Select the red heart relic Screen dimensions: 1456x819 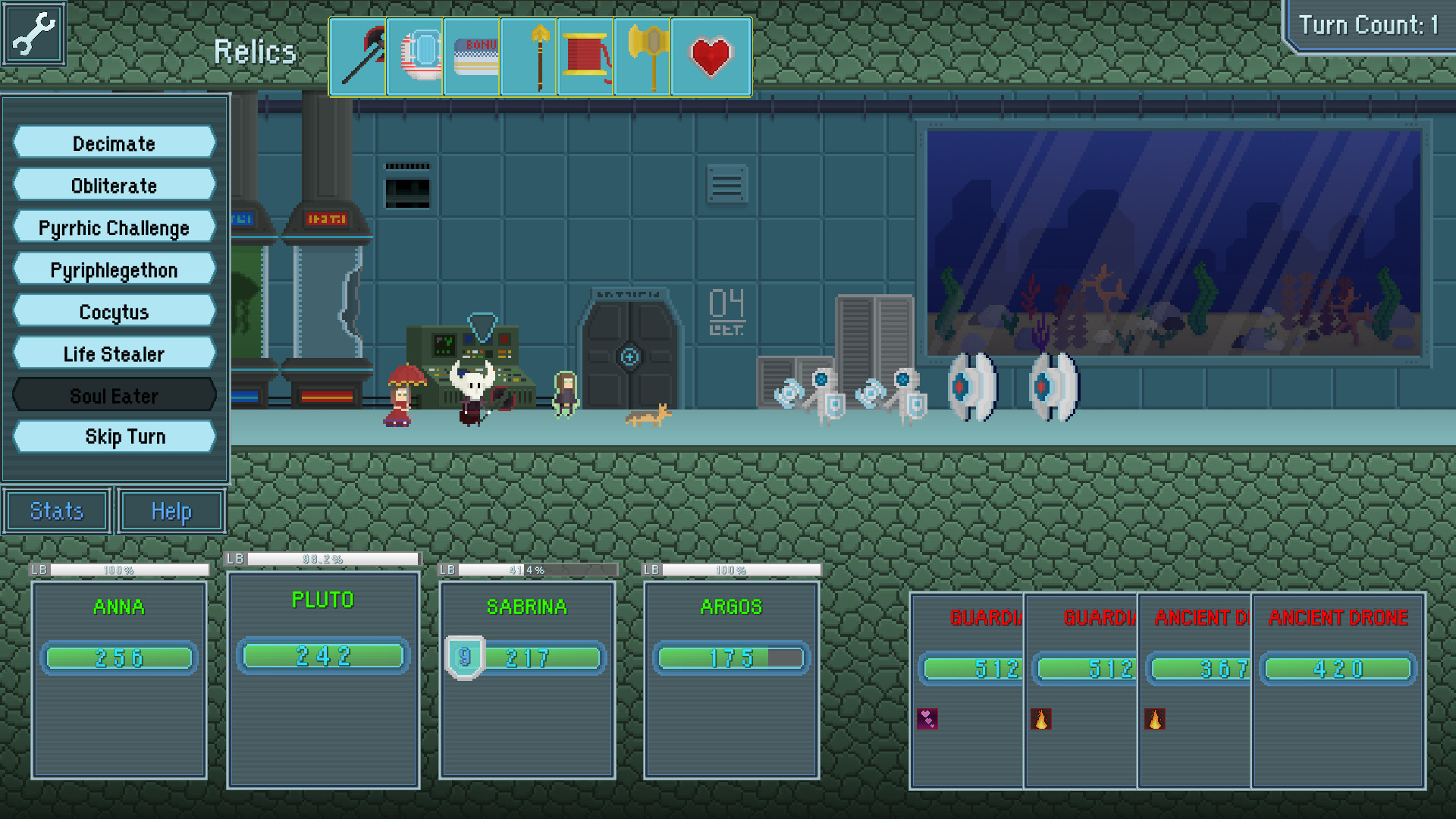pyautogui.click(x=709, y=57)
